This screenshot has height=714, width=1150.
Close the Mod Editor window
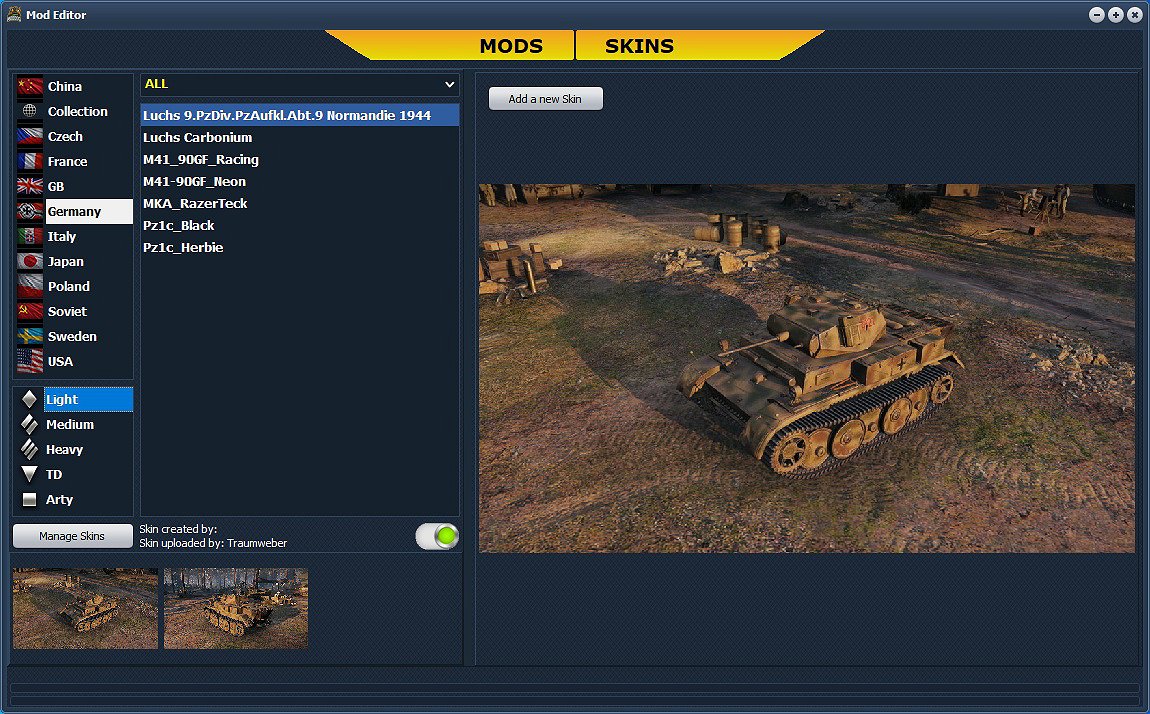[x=1134, y=15]
